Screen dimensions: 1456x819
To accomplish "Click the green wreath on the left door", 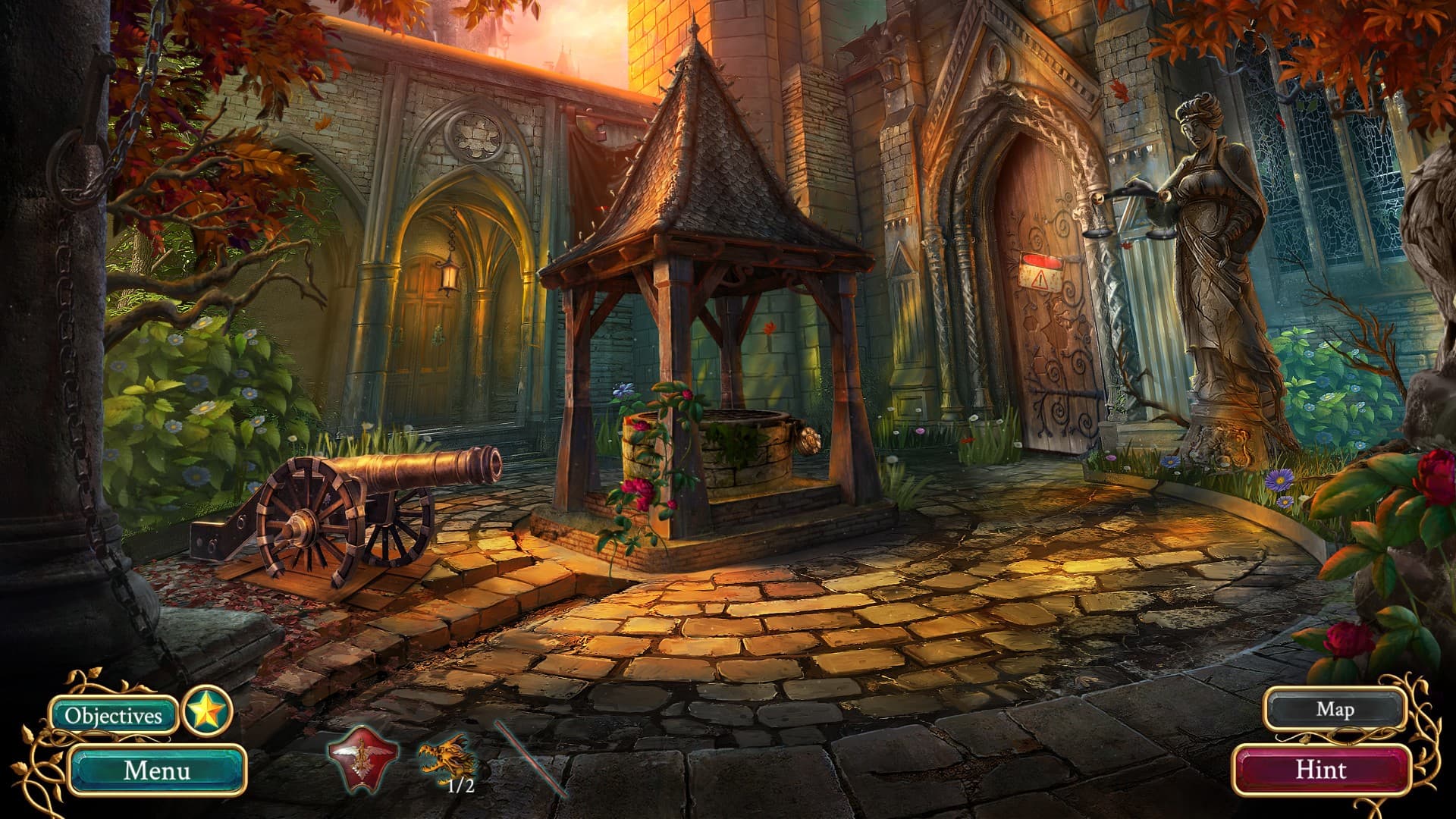I will [x=437, y=334].
